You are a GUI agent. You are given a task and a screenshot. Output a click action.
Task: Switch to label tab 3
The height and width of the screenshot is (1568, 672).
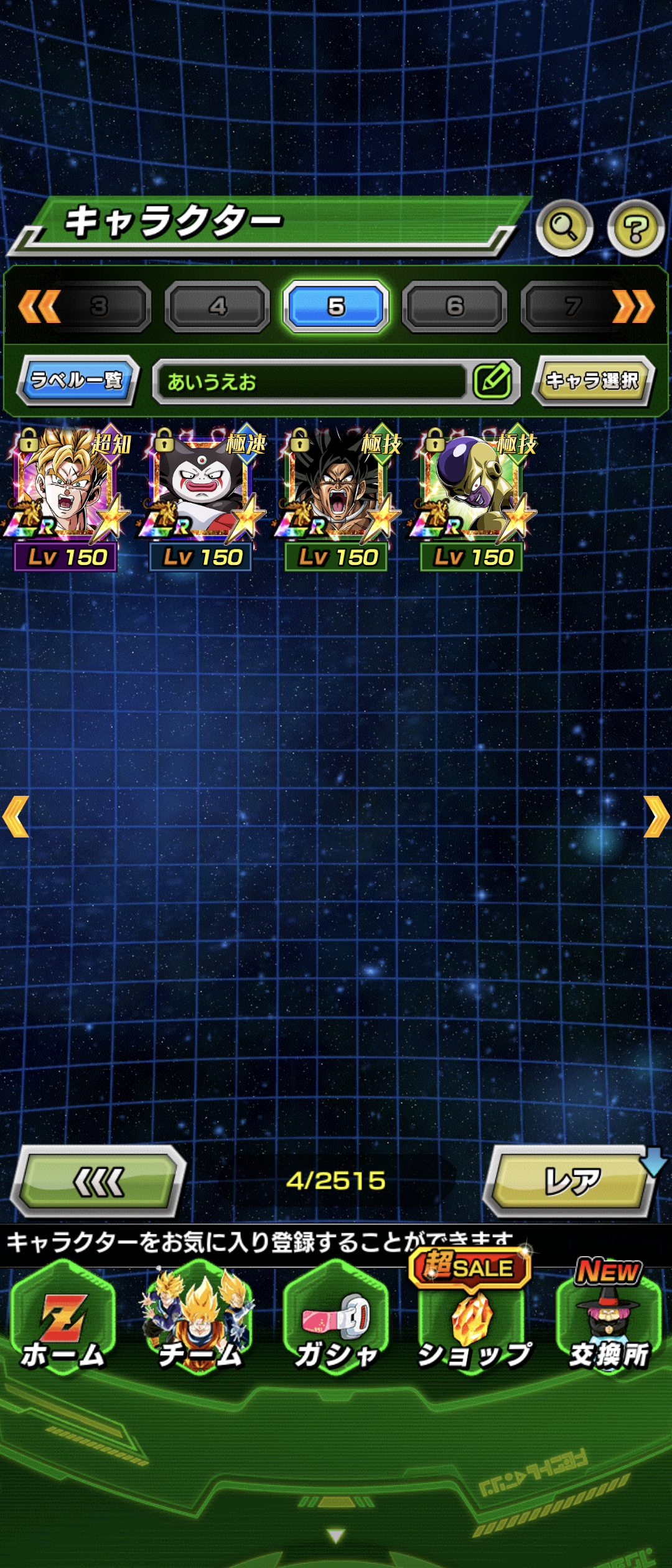(x=100, y=306)
